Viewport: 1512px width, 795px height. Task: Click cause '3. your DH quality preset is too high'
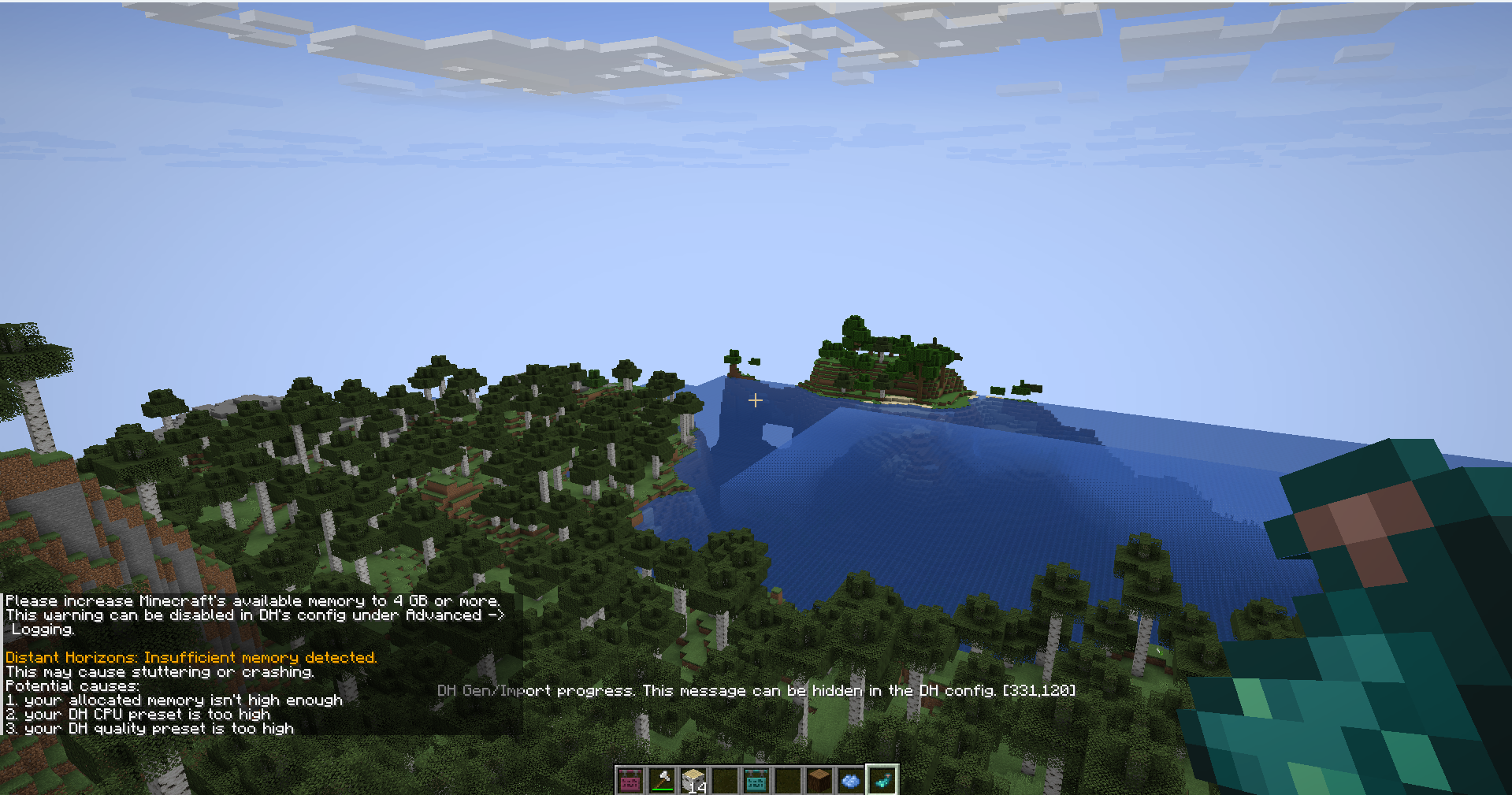(x=148, y=728)
